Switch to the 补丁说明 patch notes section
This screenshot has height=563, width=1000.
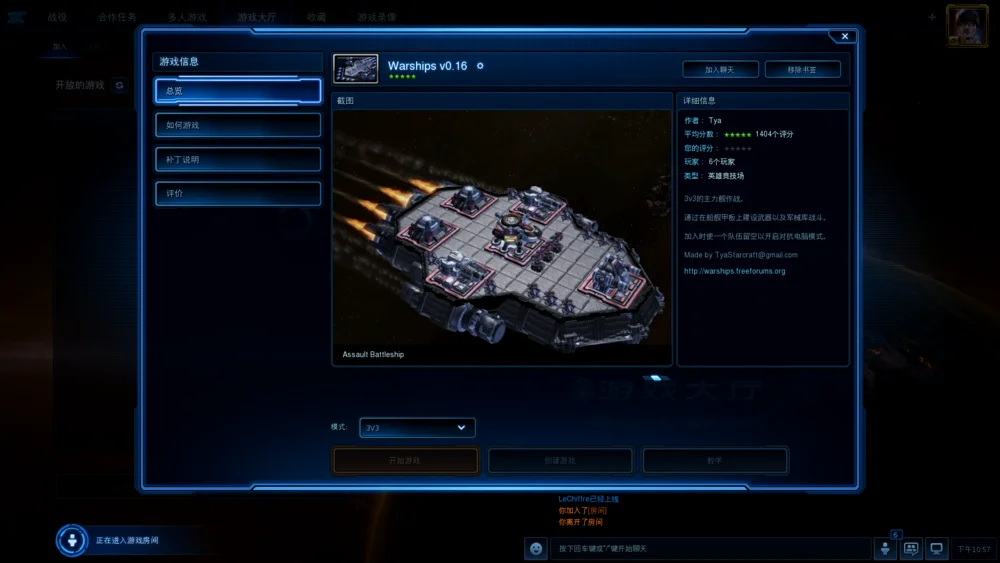pyautogui.click(x=238, y=159)
